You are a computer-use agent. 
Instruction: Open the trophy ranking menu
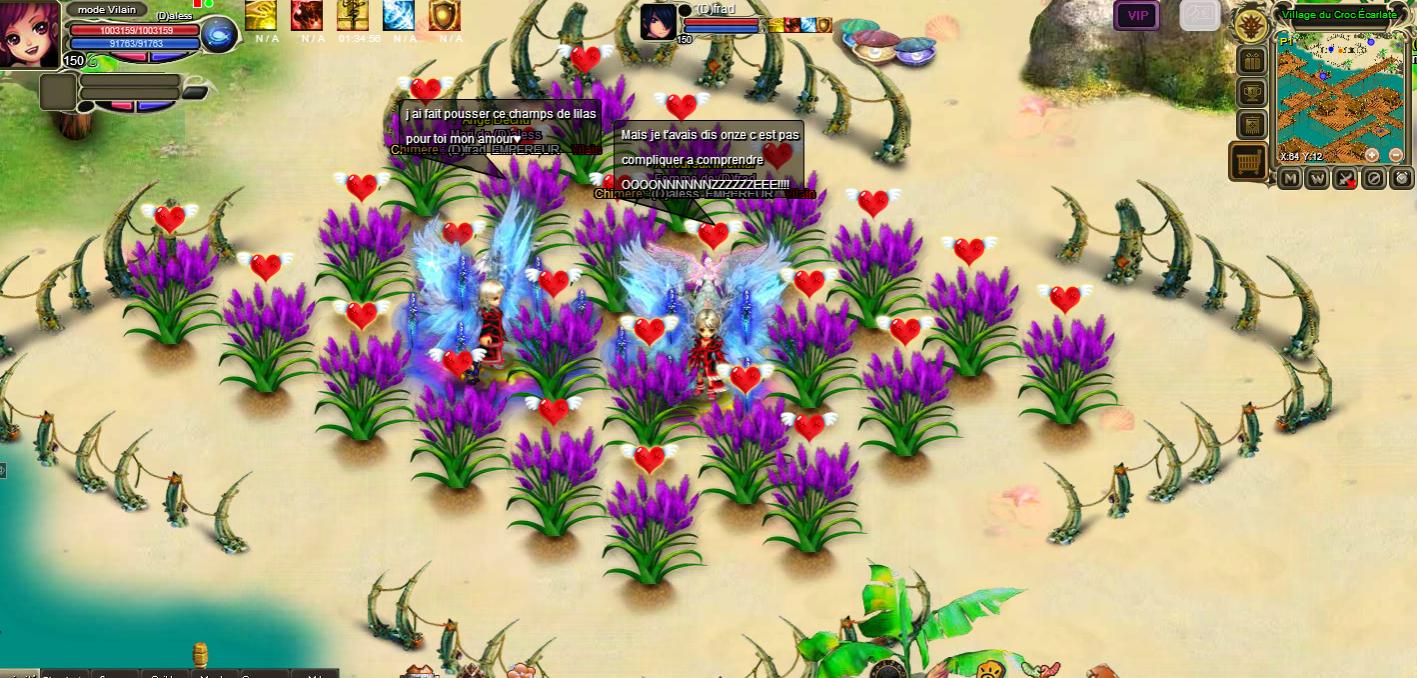click(1252, 93)
